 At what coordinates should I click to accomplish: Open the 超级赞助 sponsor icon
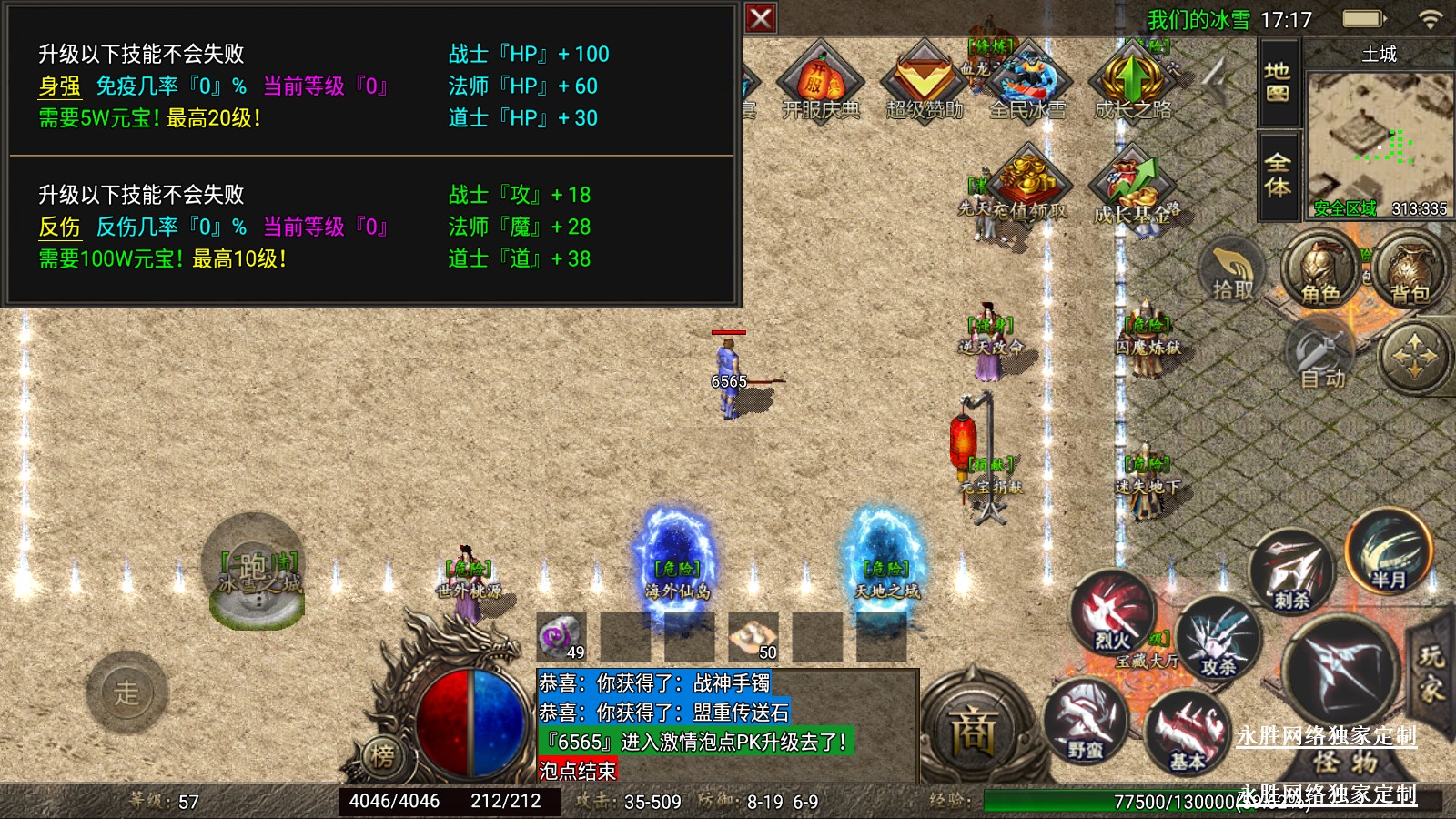(x=924, y=82)
